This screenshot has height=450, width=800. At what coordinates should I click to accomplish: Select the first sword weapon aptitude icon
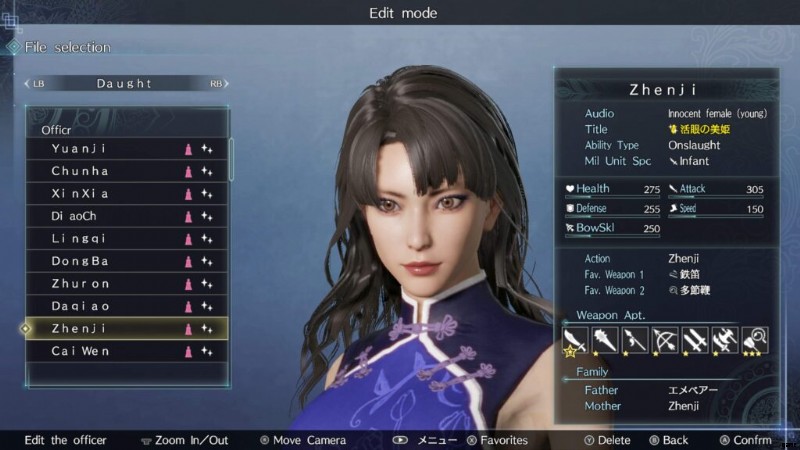575,340
